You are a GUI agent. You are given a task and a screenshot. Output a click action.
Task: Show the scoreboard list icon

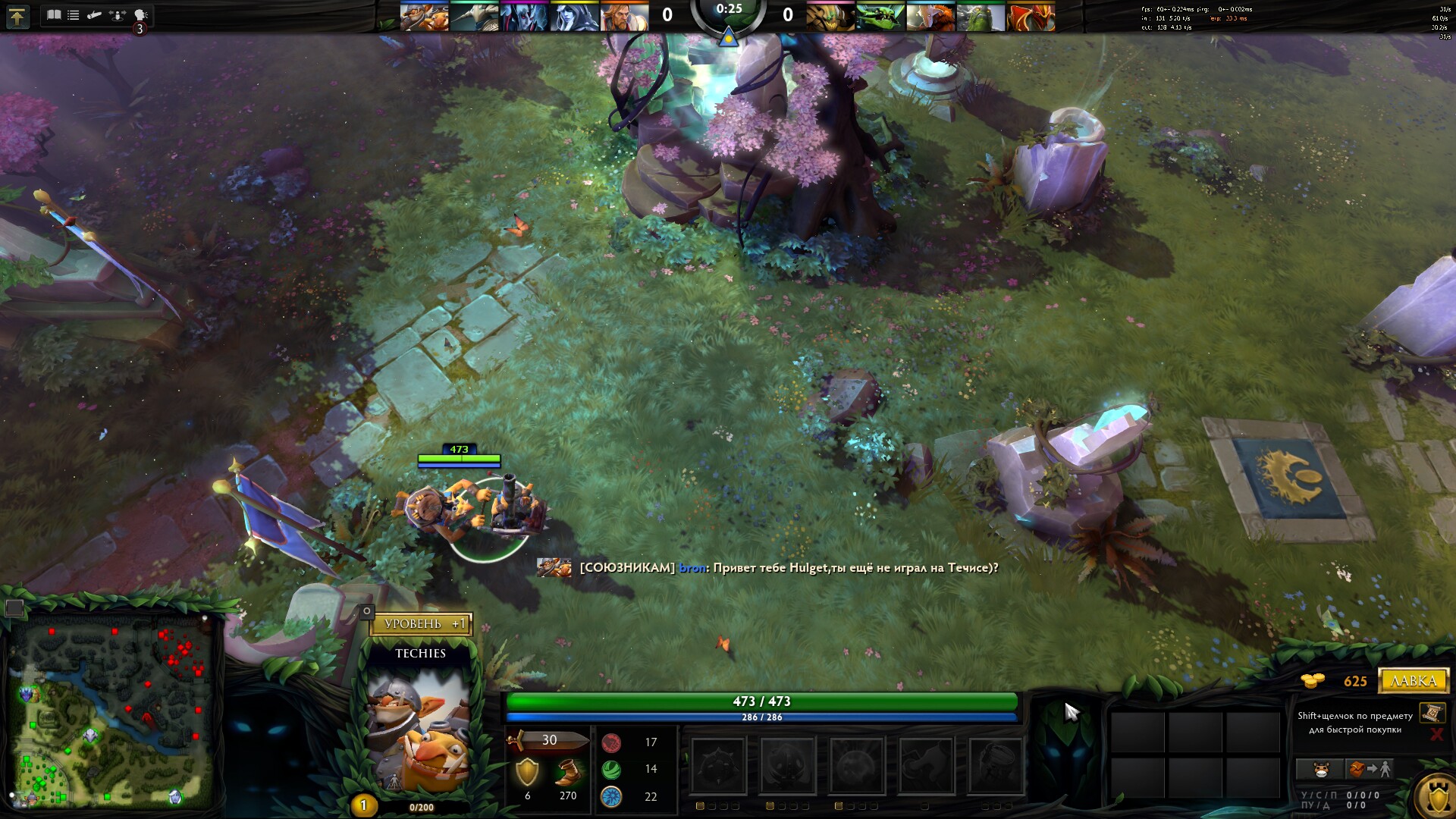74,14
